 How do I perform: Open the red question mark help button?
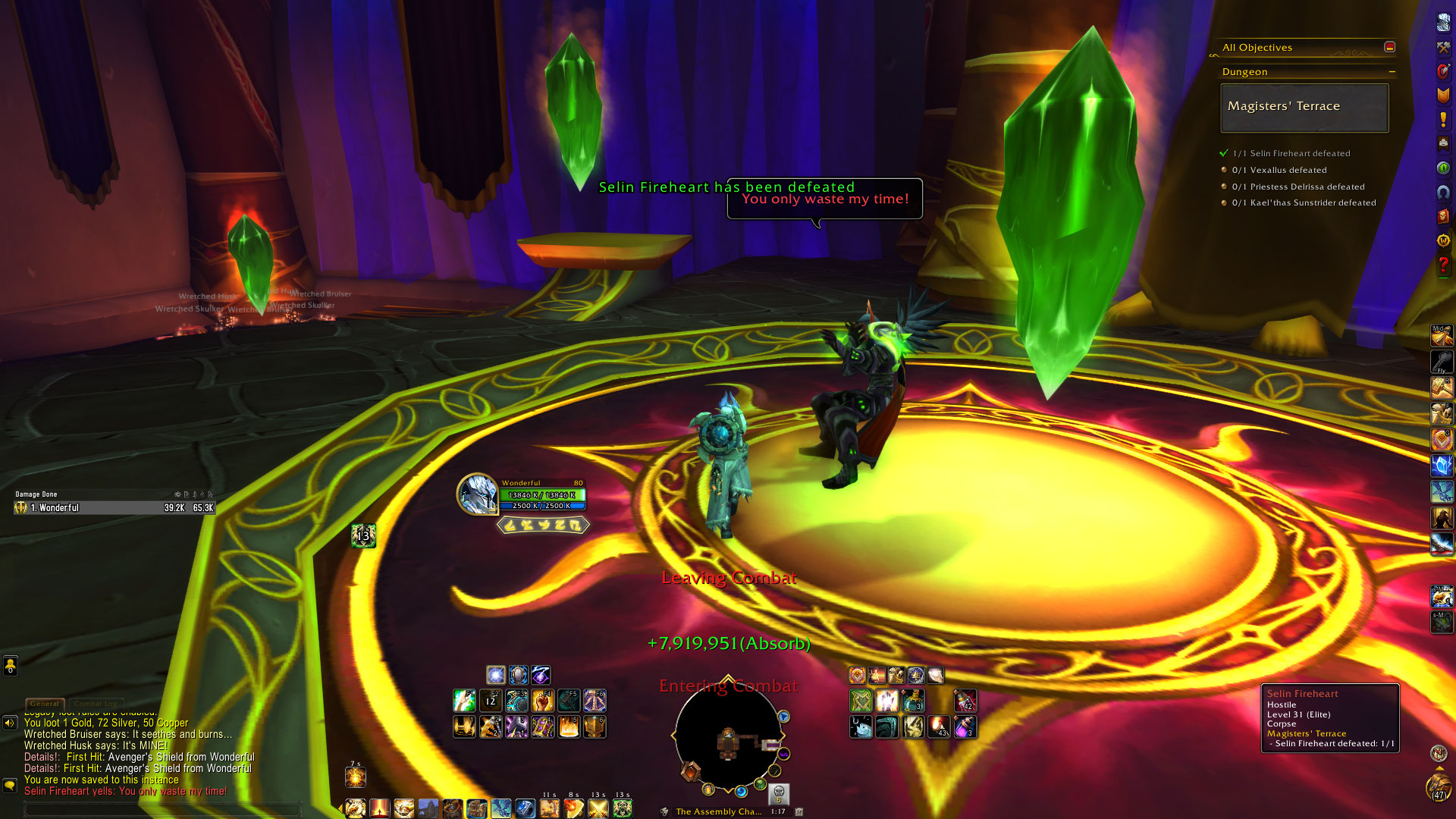tap(1442, 265)
